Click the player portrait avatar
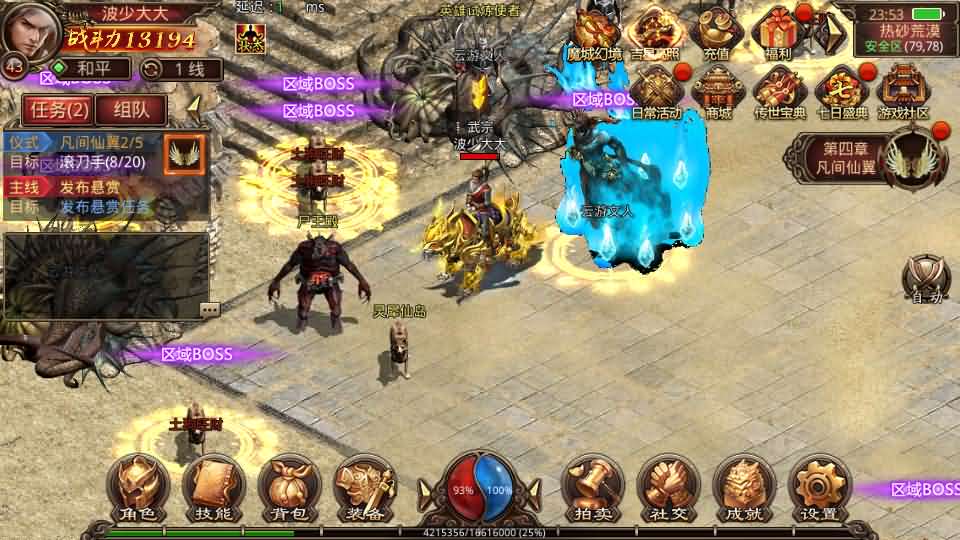Viewport: 960px width, 540px height. (30, 30)
